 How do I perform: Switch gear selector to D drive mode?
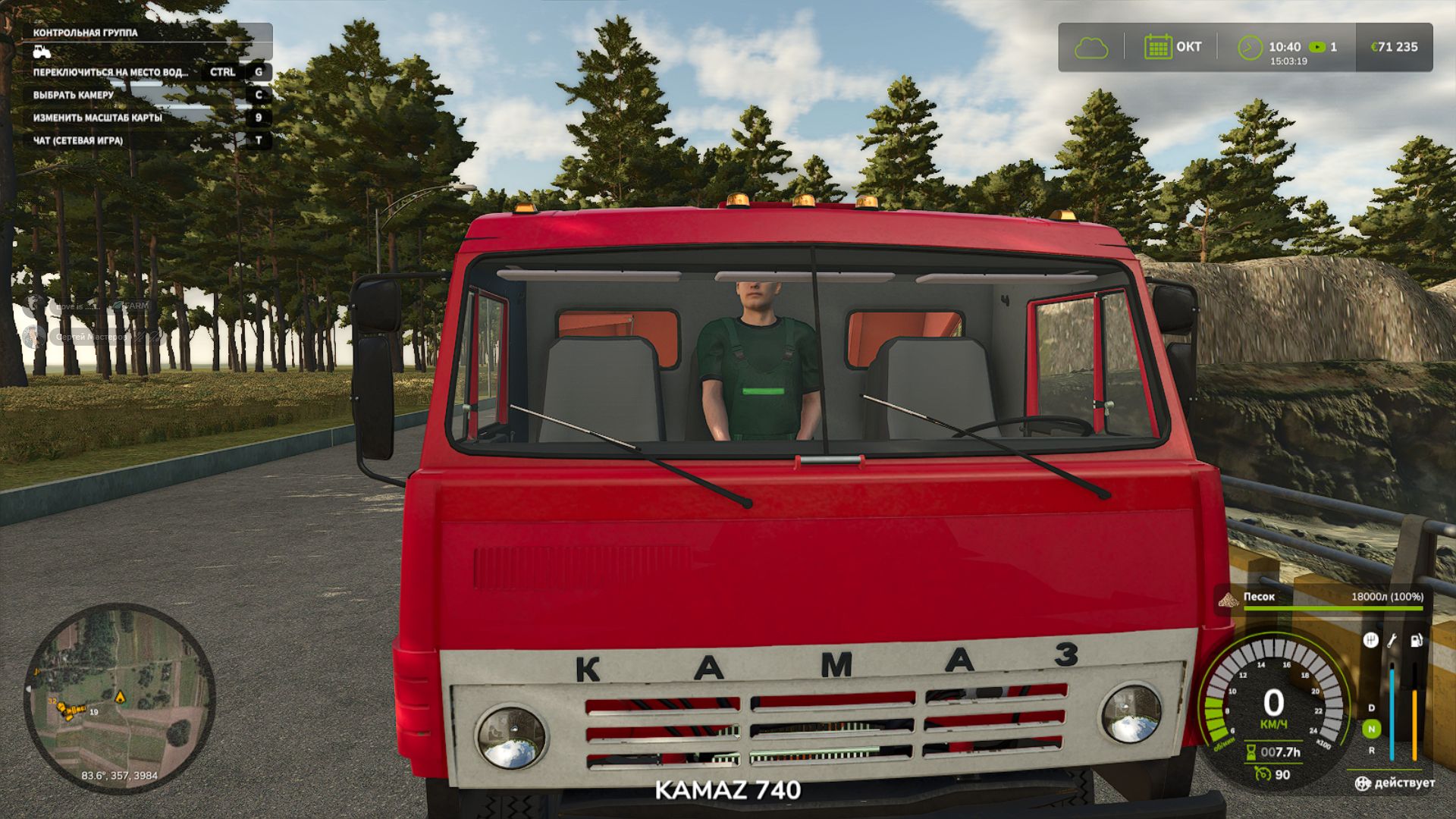point(1371,708)
